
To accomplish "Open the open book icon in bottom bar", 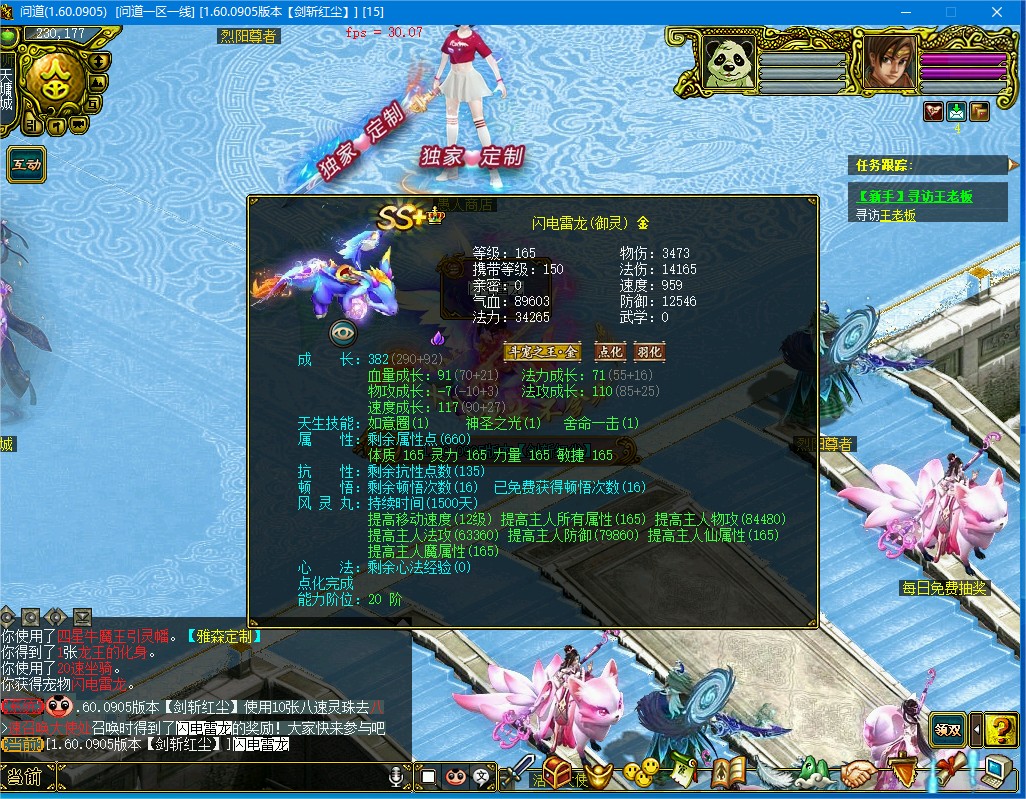I will 729,771.
